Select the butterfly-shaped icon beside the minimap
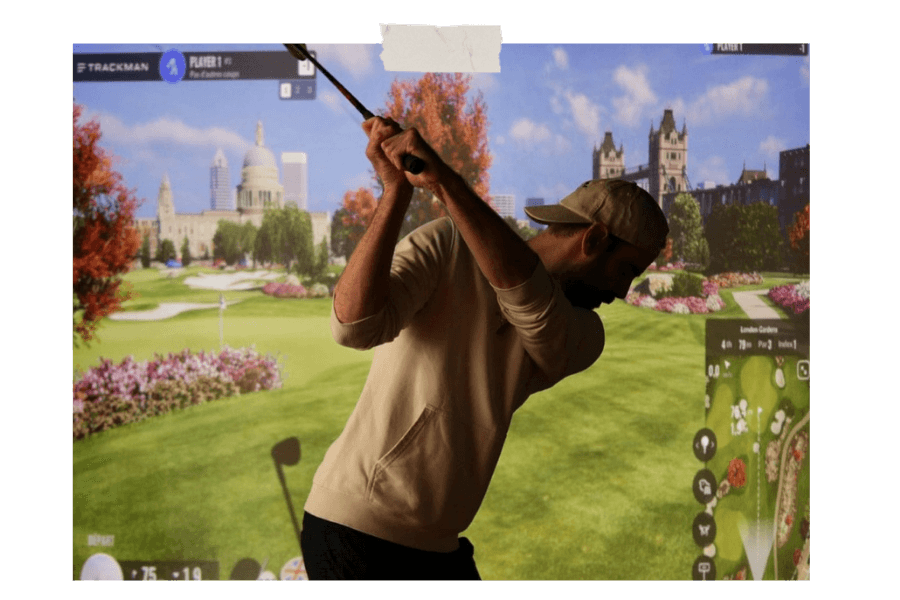900x600 pixels. 704,529
